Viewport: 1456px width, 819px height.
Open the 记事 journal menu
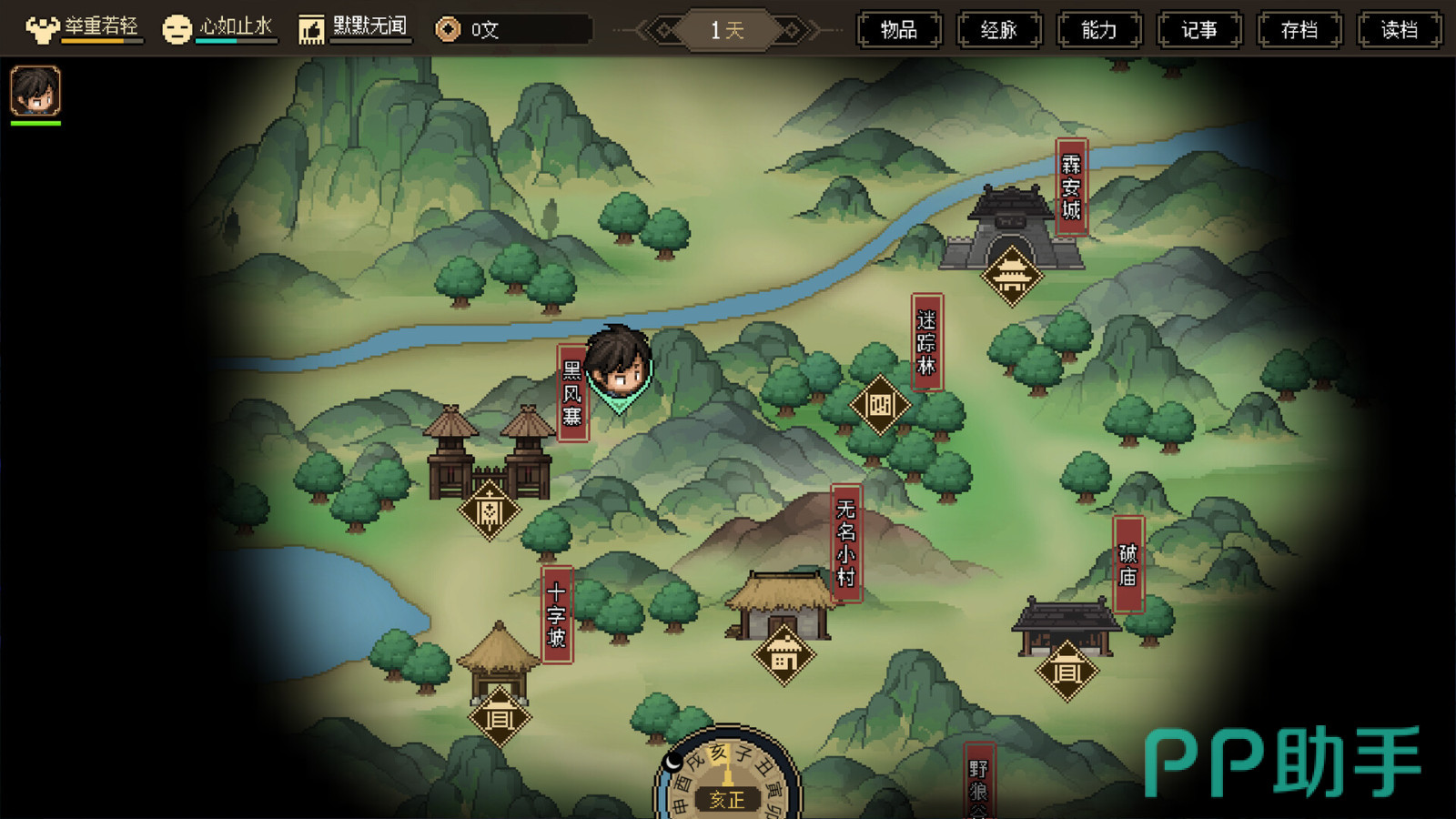coord(1199,30)
